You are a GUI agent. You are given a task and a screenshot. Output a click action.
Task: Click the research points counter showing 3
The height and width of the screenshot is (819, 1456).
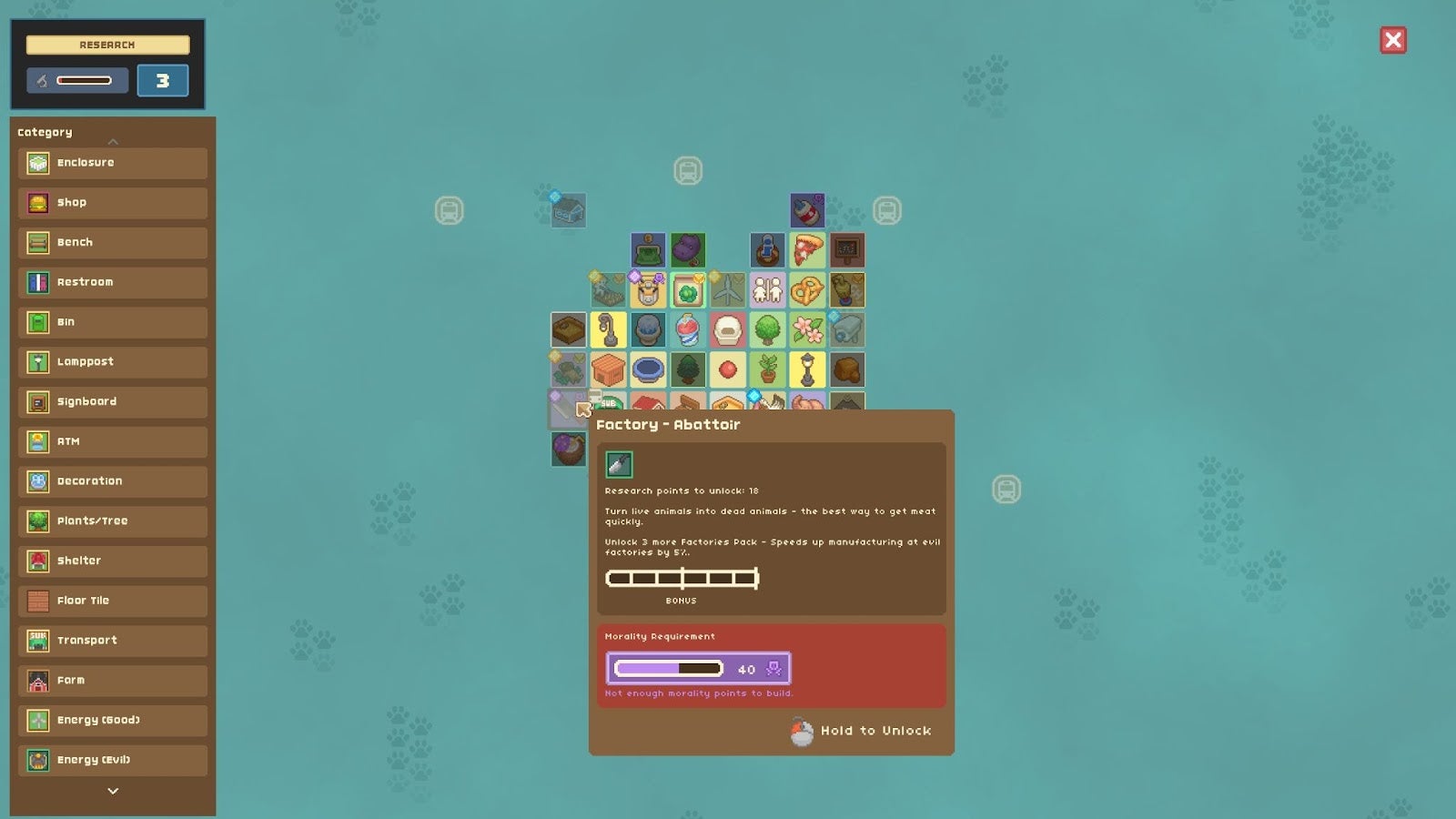tap(162, 80)
